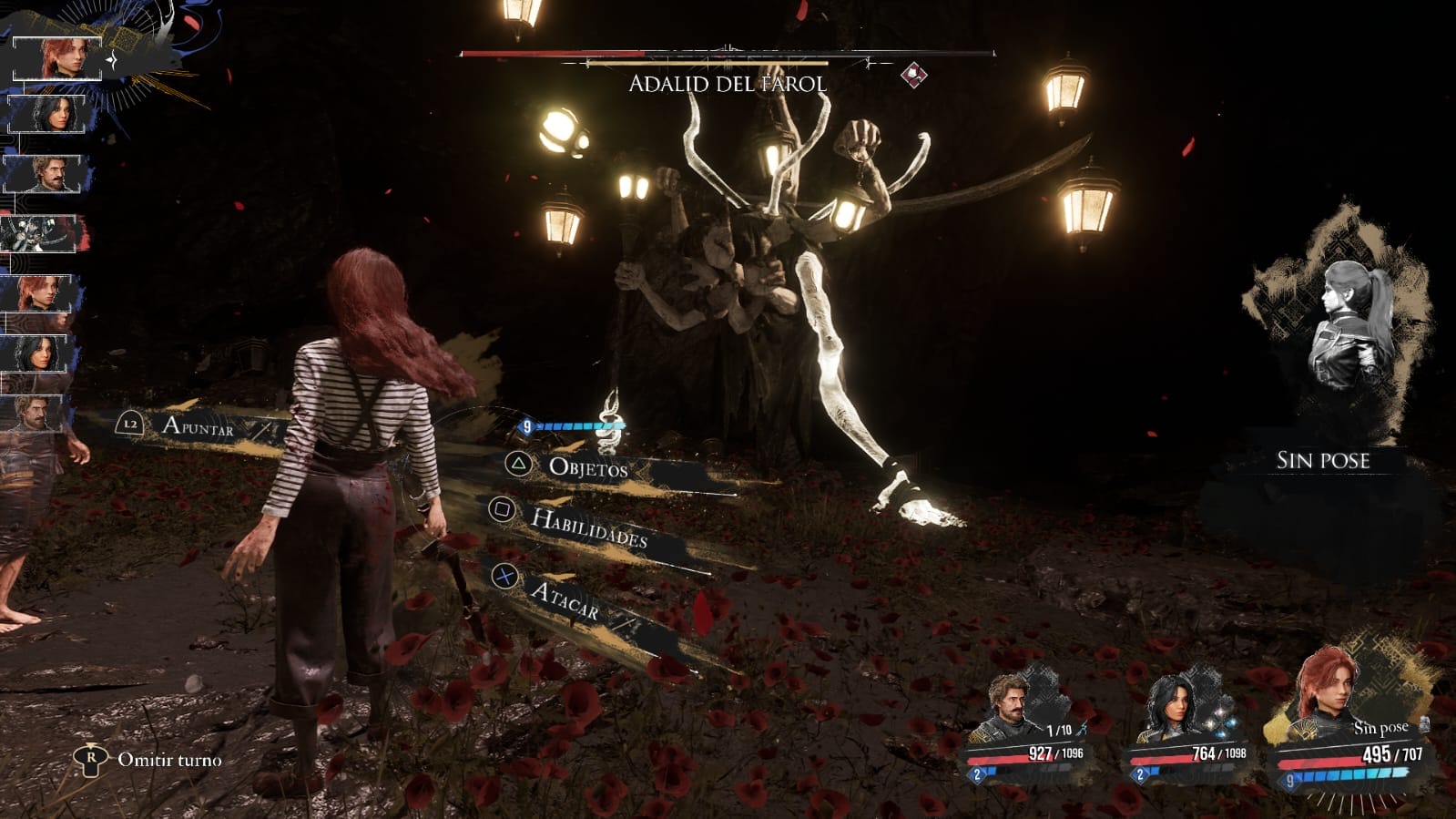
Task: Skip turn with Omitir turno
Action: [x=168, y=760]
